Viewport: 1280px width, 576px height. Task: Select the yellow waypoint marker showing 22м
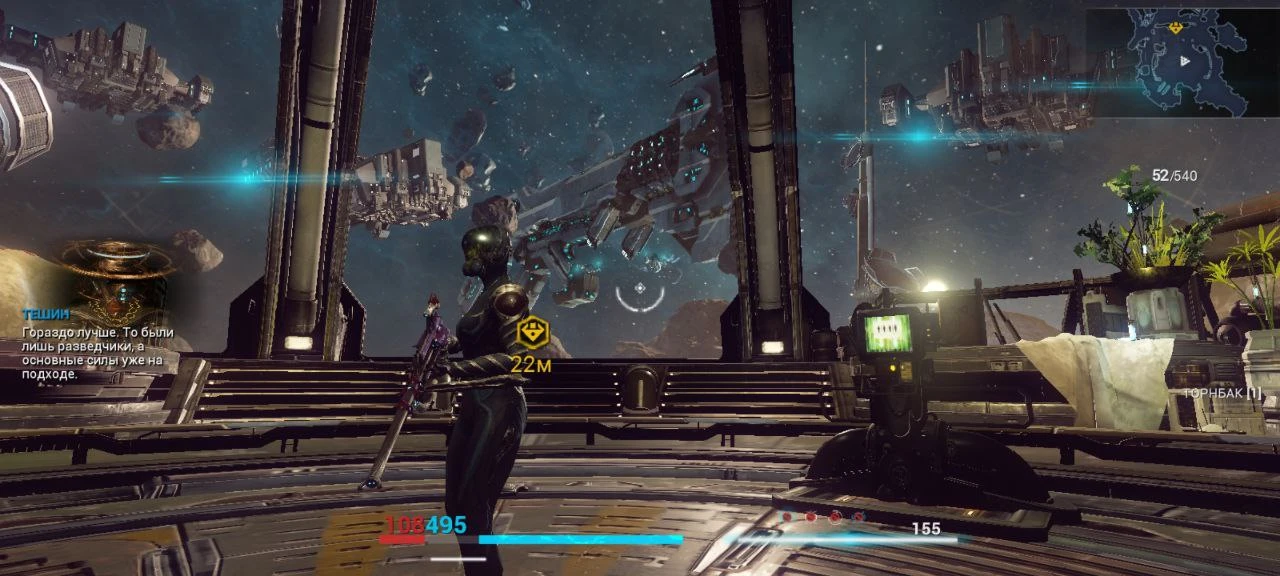(534, 329)
